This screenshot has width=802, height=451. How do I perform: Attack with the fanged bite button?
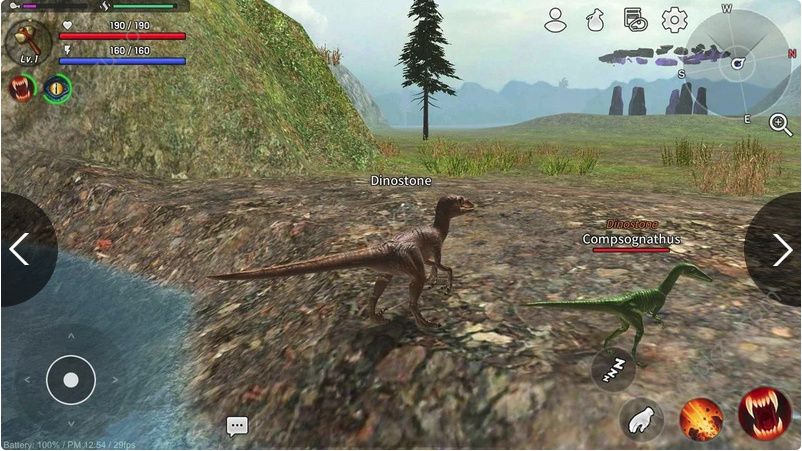[765, 413]
